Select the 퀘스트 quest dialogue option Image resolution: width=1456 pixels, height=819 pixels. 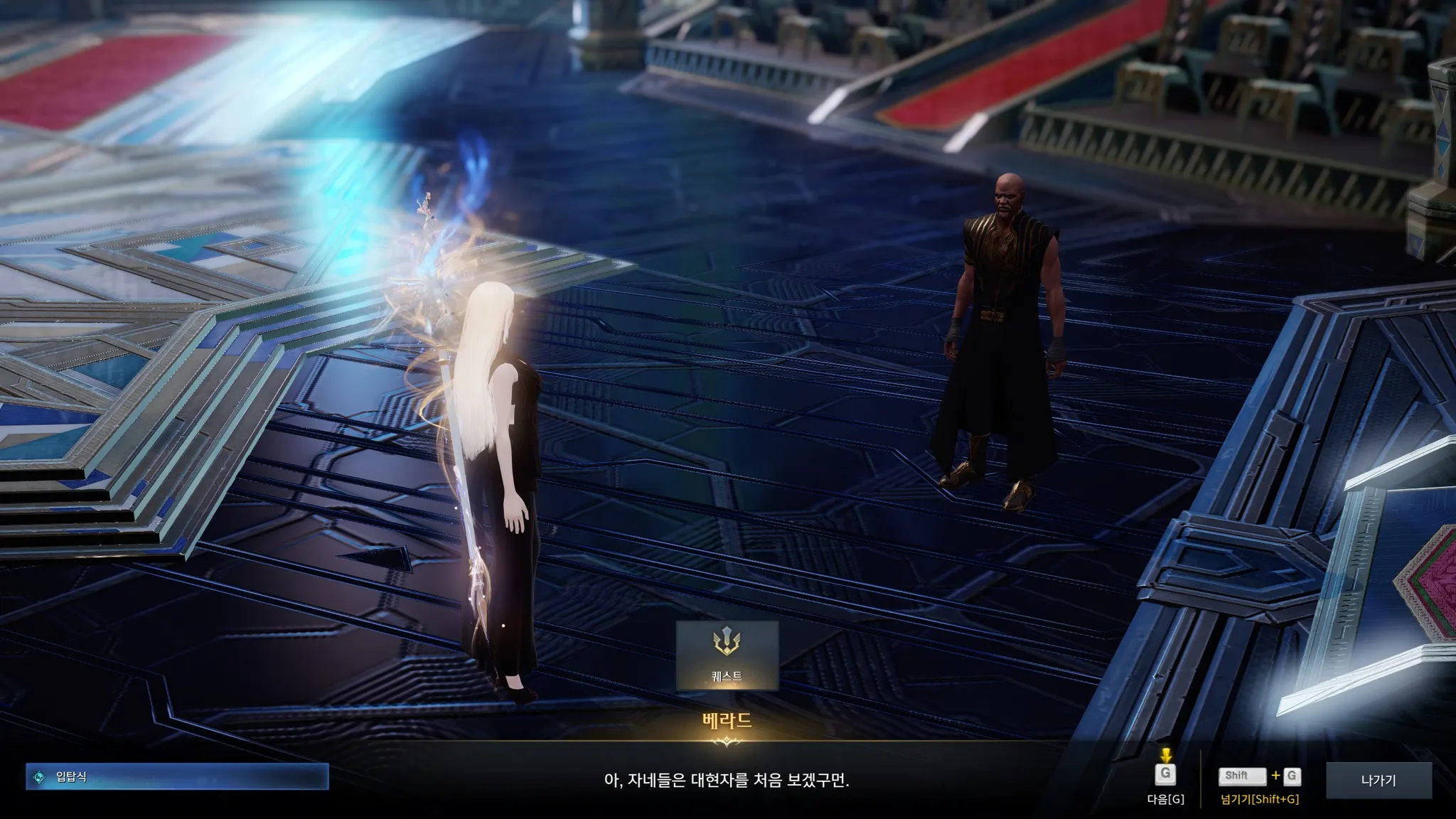point(727,655)
